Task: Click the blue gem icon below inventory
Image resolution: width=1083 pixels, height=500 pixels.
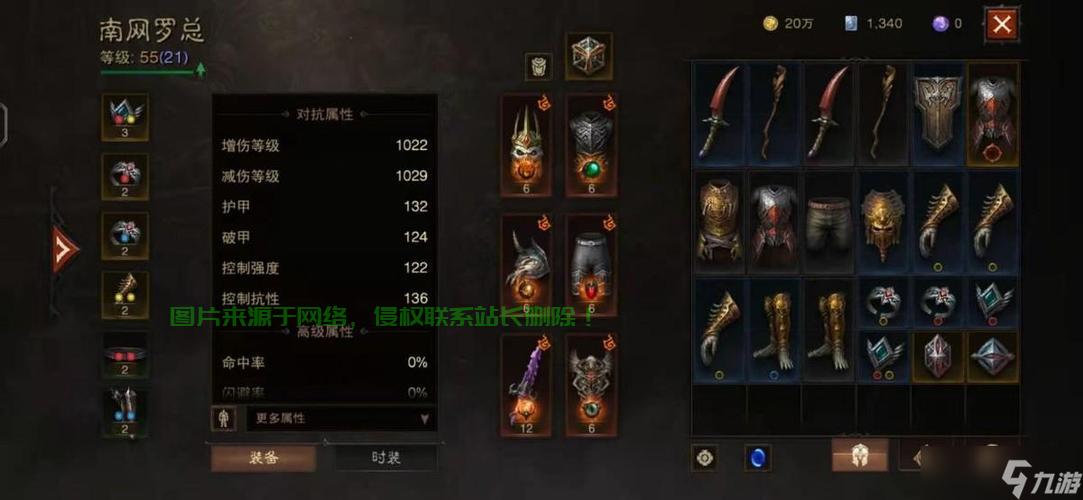Action: coord(758,458)
